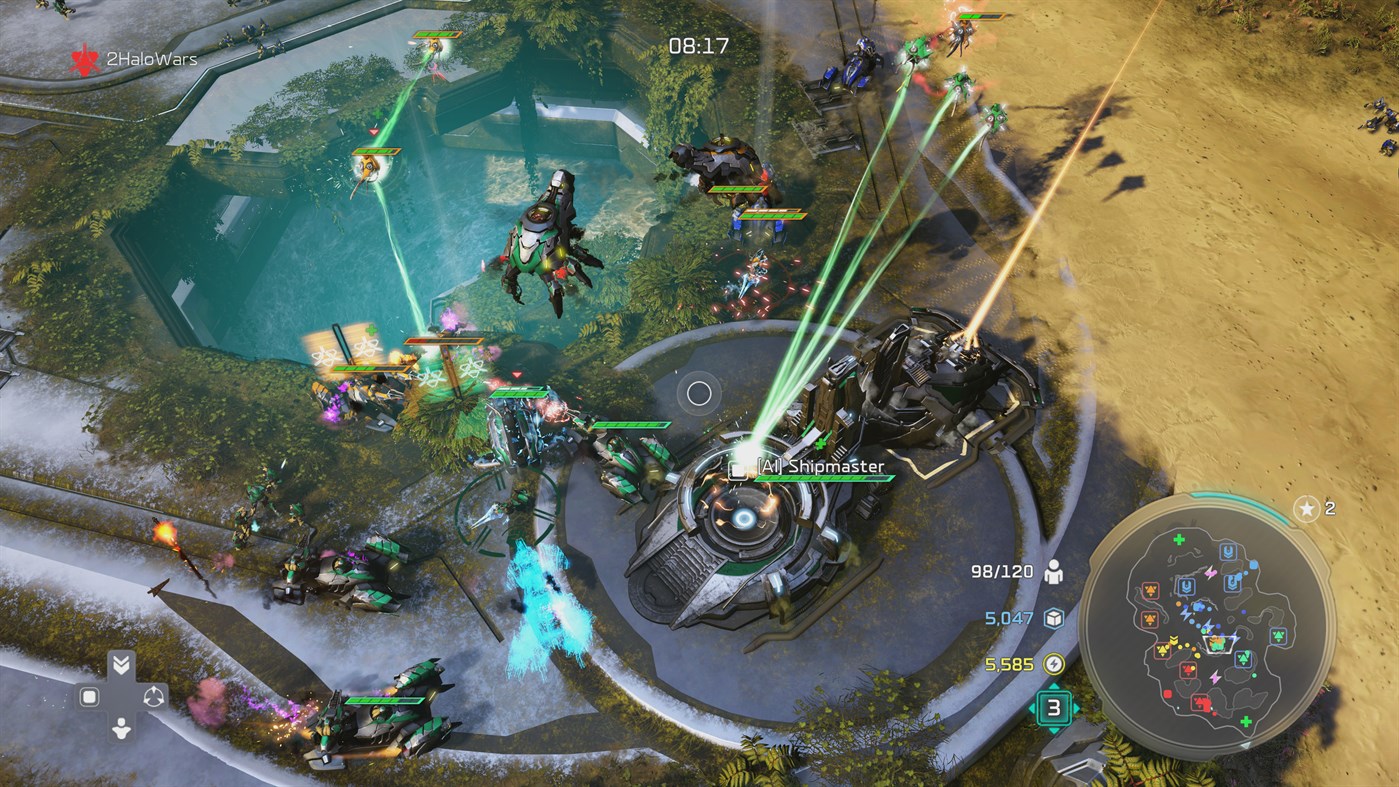Select the star rating icon above the minimap

(x=1307, y=508)
